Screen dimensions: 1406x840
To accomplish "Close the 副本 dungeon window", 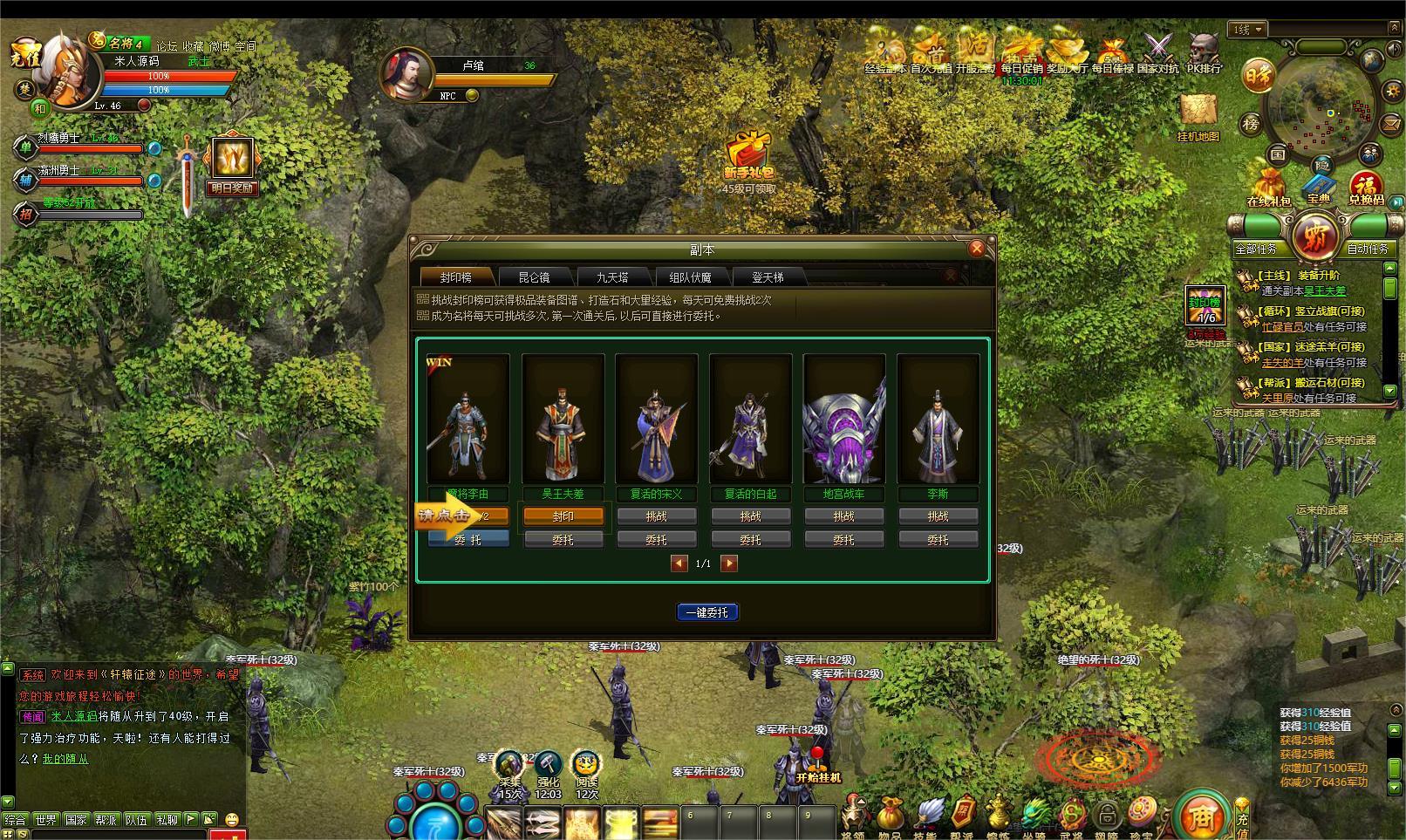I will [977, 249].
